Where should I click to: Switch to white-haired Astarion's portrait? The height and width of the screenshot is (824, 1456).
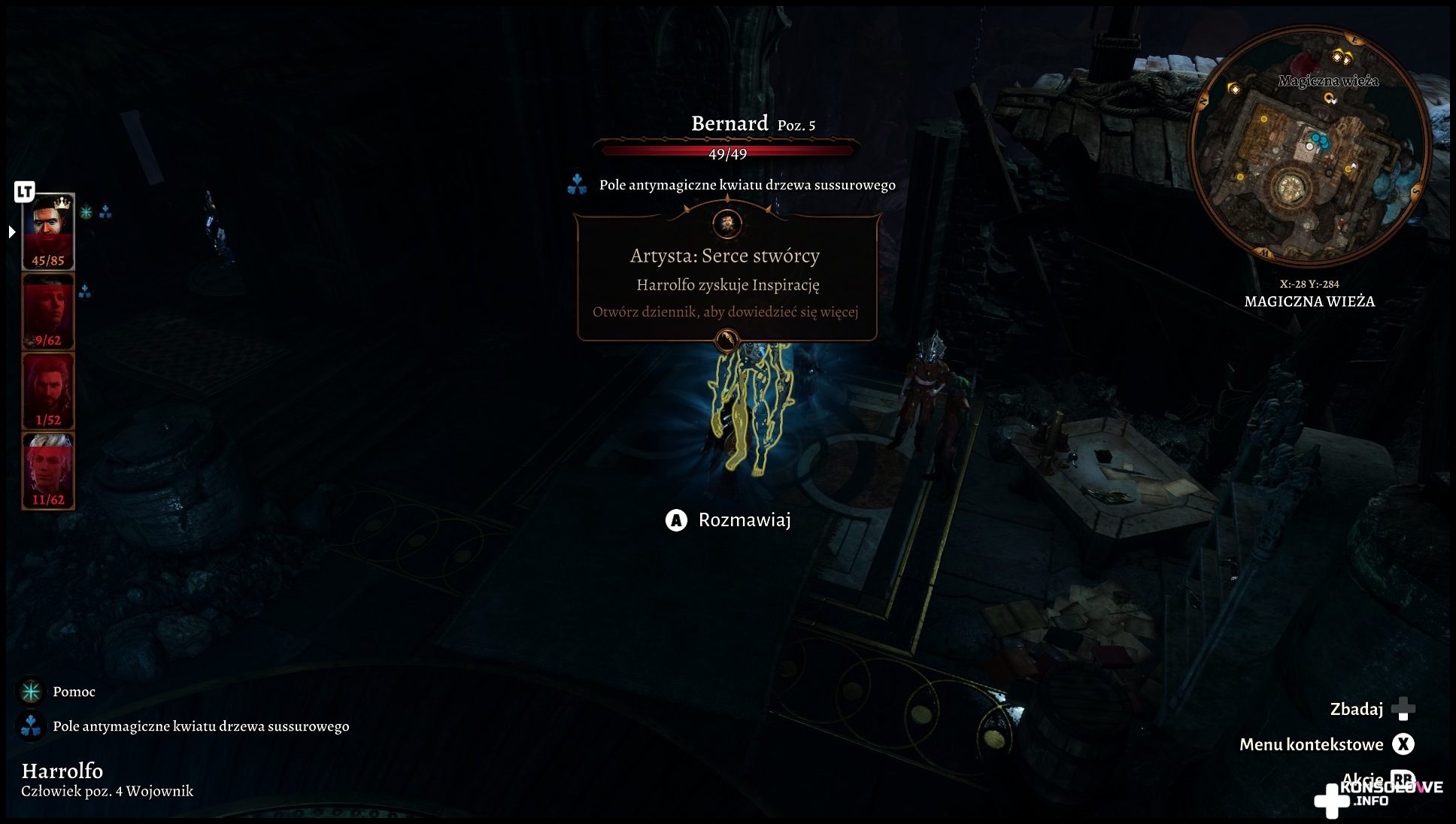point(48,471)
